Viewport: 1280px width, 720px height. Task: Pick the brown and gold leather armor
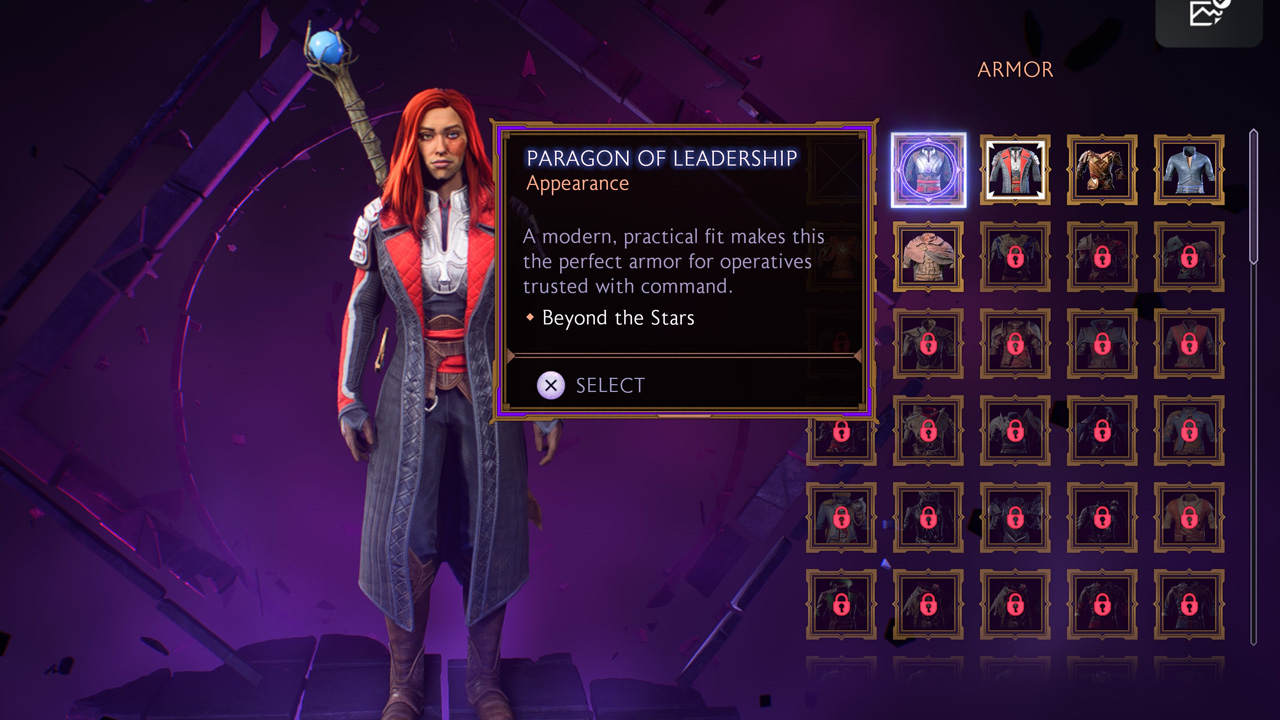1102,170
